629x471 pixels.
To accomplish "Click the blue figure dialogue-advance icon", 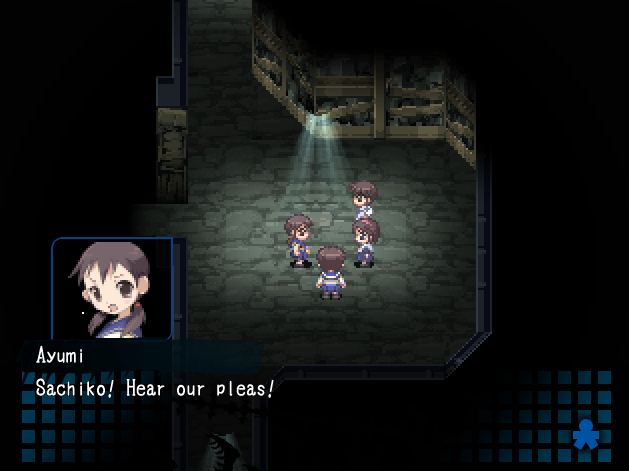I will point(585,435).
